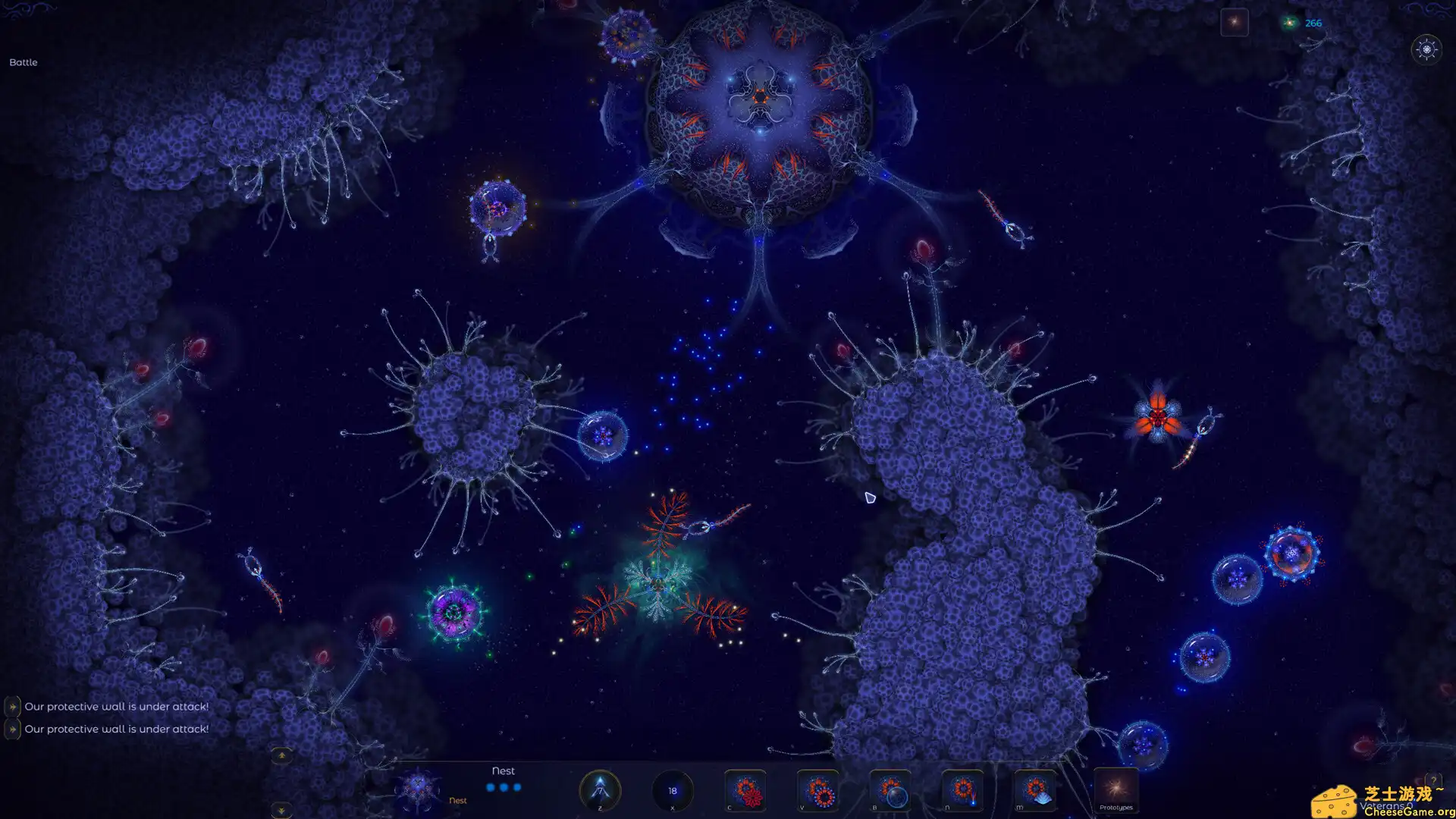This screenshot has width=1456, height=819.
Task: Jump to the second wall attack alert
Action: pos(13,729)
